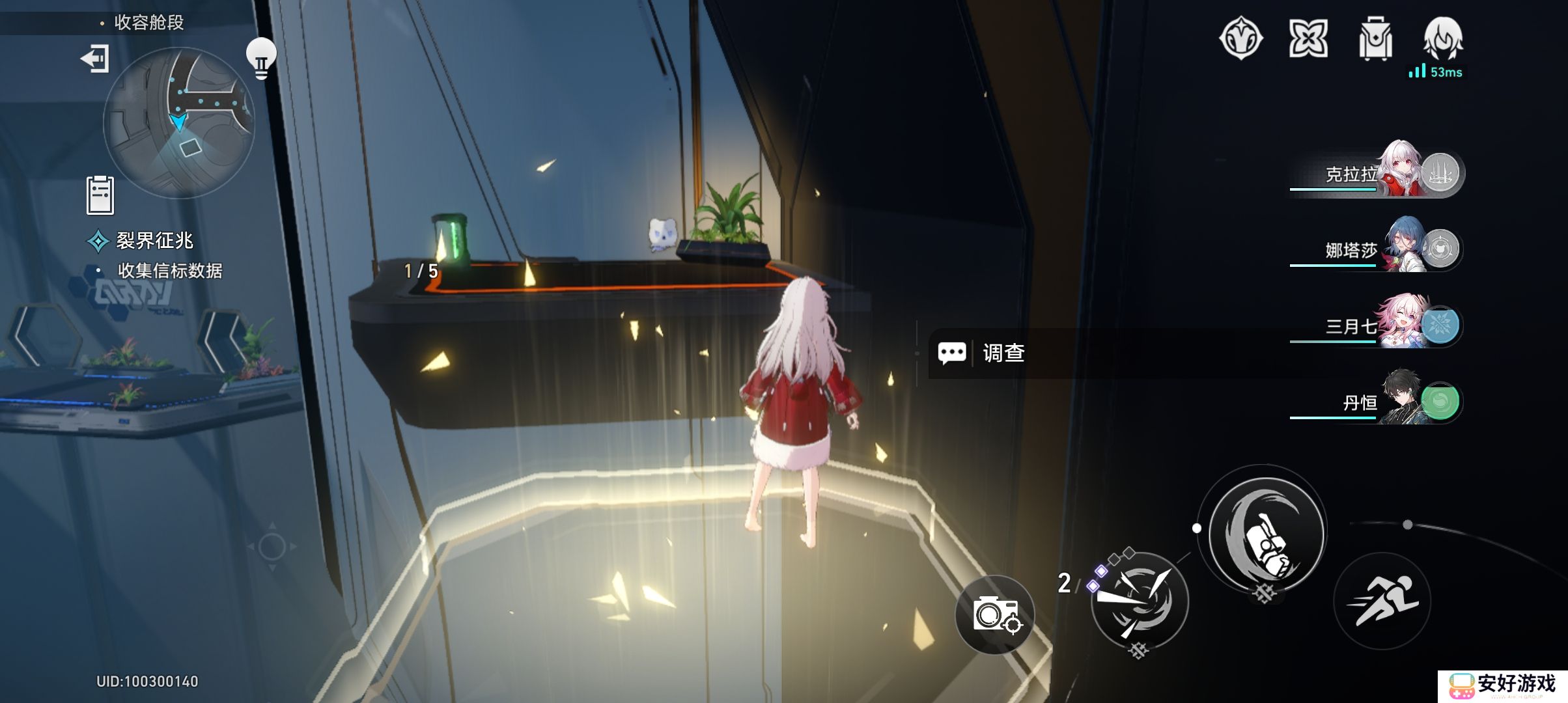Select the 裂界征兆 quest tracker
The image size is (1568, 703).
click(154, 241)
